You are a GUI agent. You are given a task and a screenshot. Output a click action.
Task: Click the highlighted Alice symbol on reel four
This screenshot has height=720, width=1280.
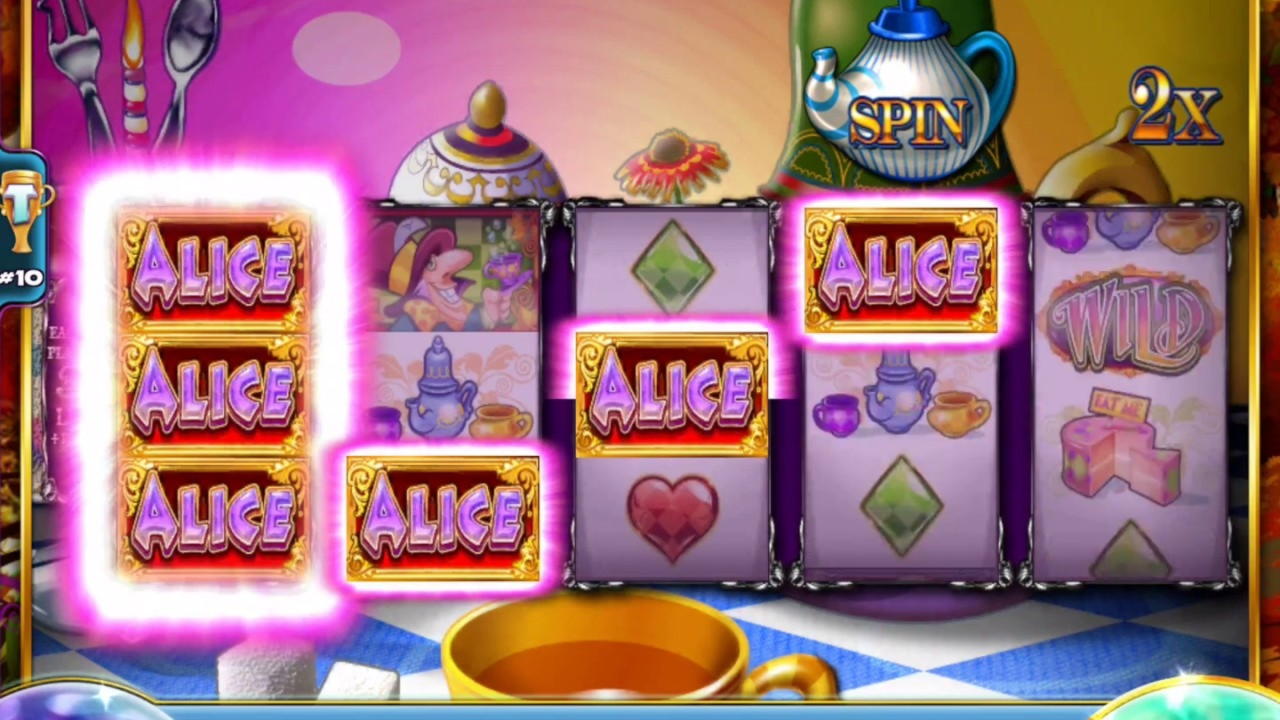pyautogui.click(x=898, y=266)
